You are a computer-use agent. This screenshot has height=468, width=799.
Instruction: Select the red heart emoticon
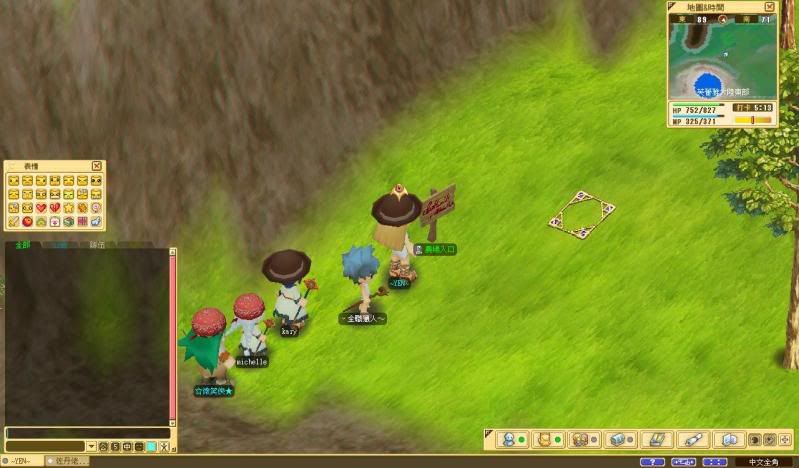coord(41,207)
